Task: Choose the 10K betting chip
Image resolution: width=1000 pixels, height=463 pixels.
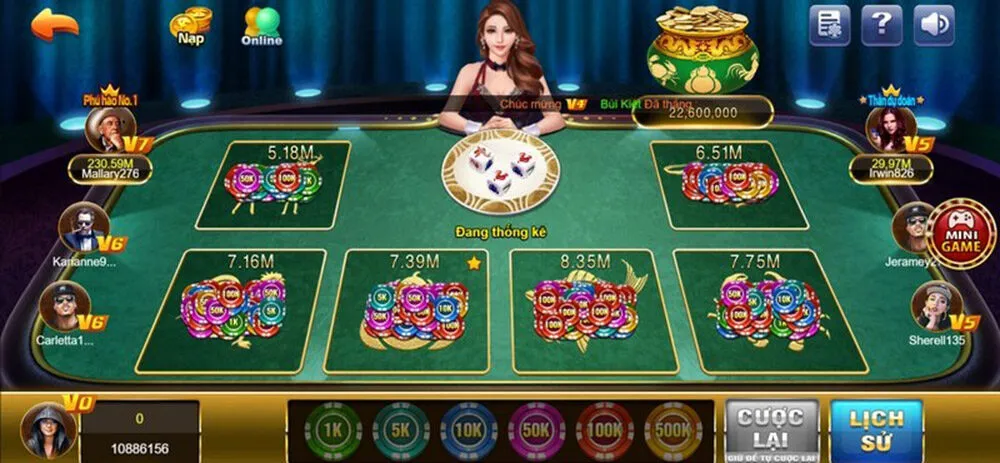Action: click(469, 430)
